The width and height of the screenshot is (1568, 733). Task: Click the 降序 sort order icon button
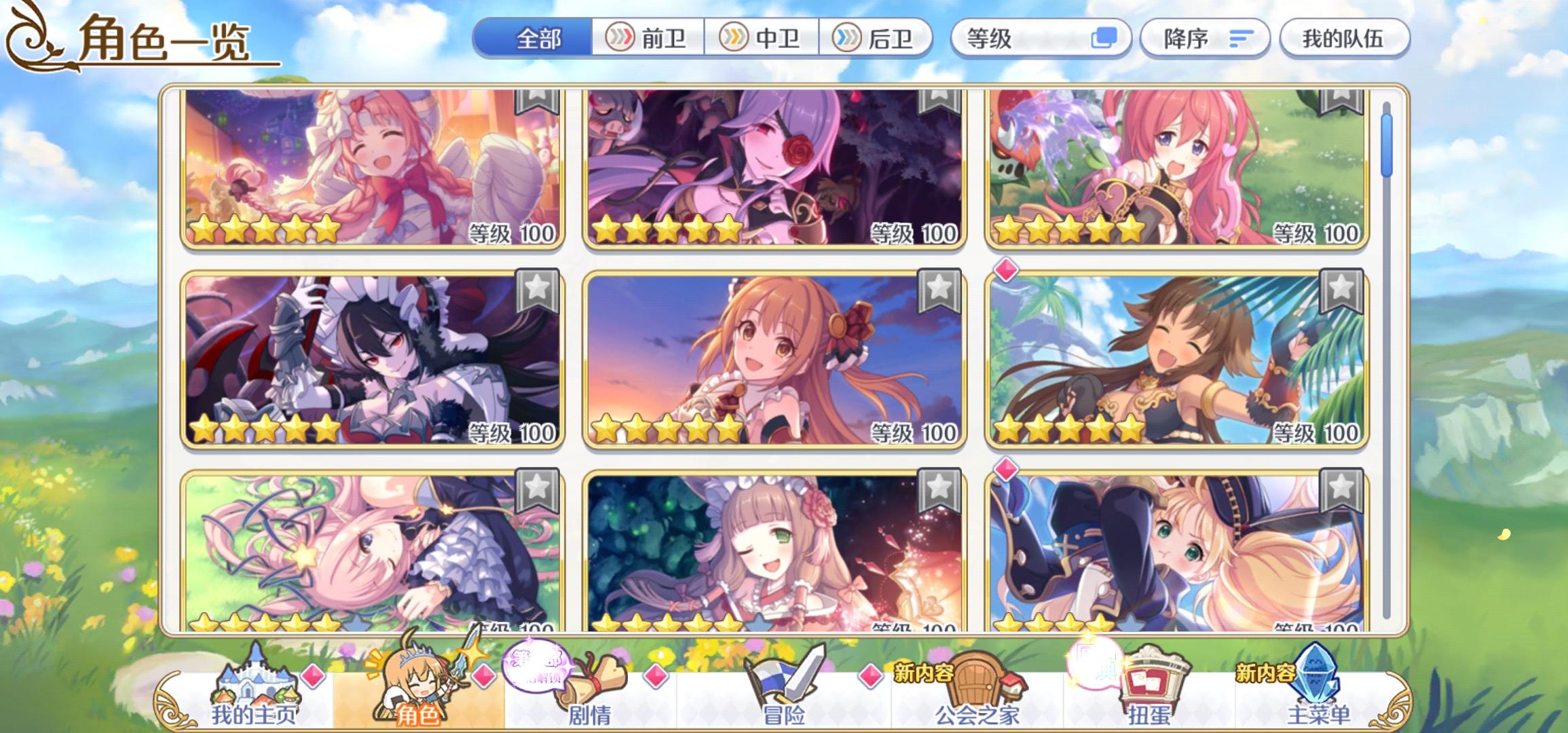(1243, 39)
